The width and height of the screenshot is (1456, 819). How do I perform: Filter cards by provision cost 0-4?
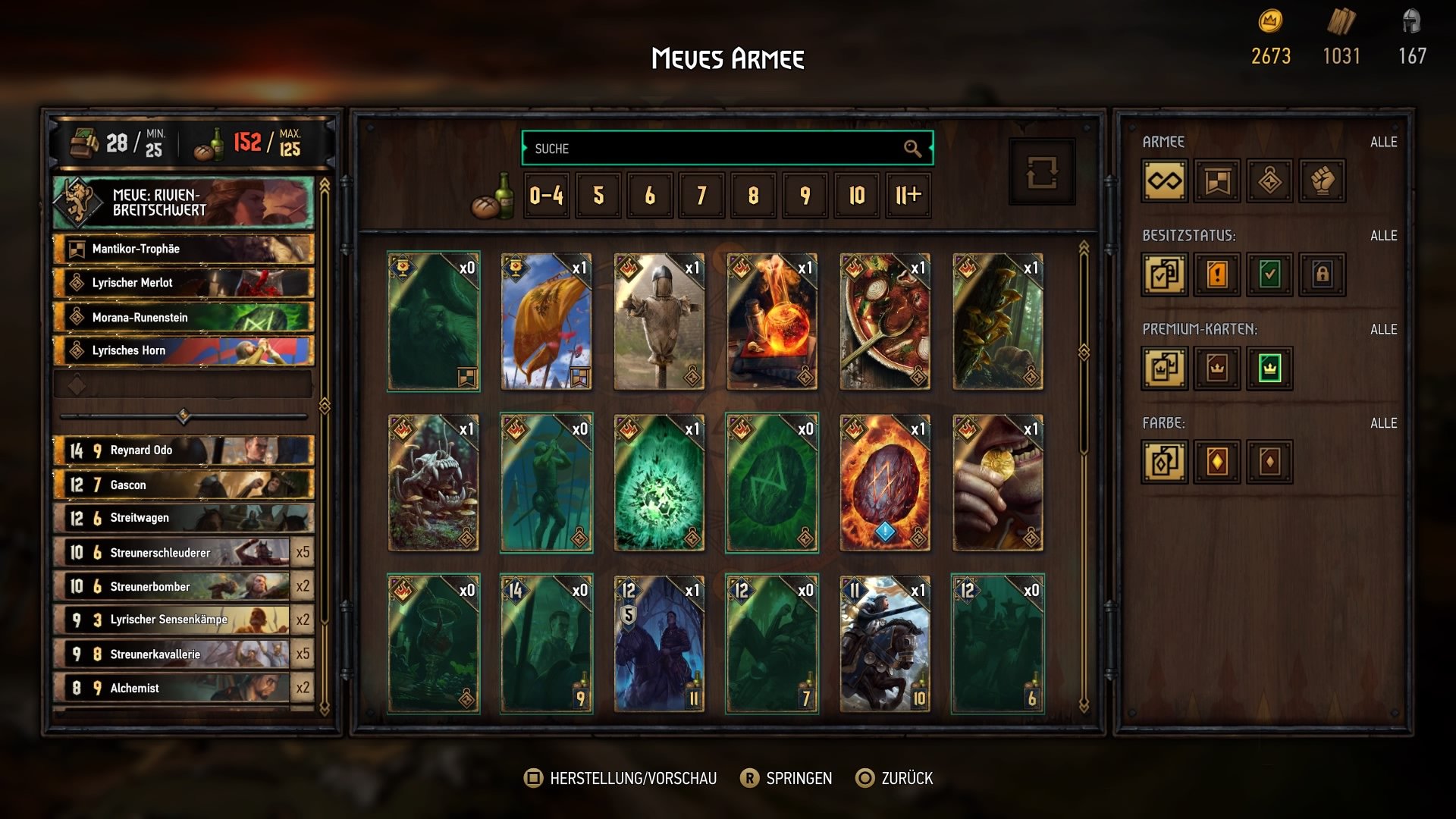click(547, 196)
